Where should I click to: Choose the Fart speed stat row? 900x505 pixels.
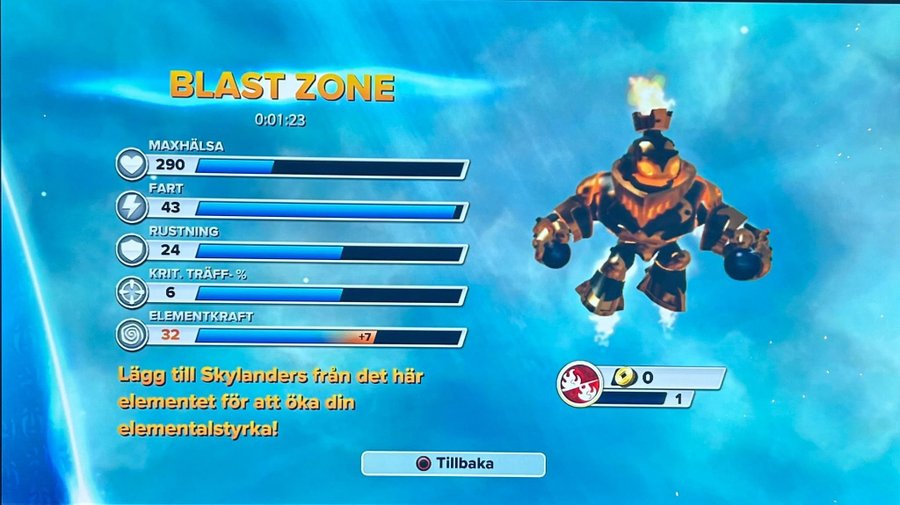pyautogui.click(x=300, y=208)
